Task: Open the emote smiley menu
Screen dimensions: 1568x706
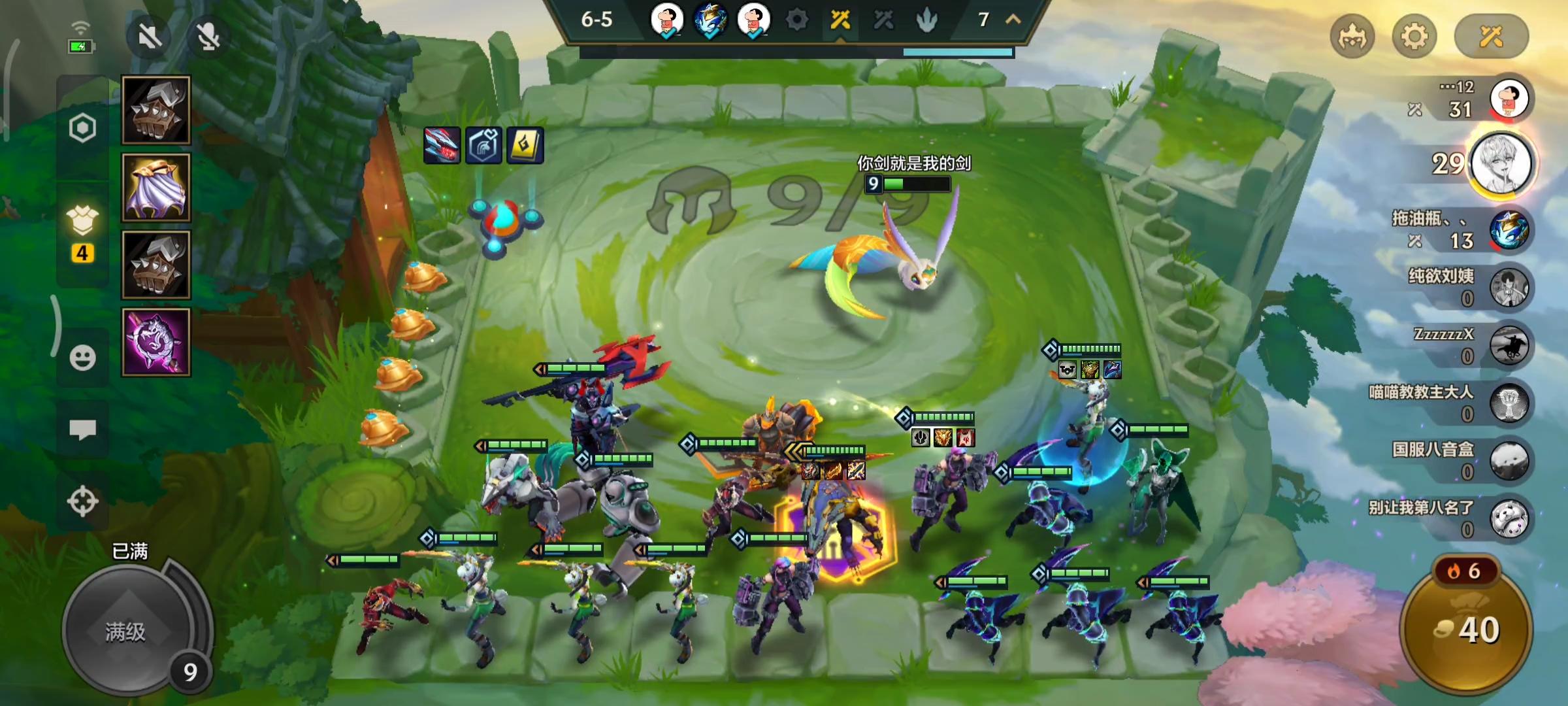Action: 83,358
